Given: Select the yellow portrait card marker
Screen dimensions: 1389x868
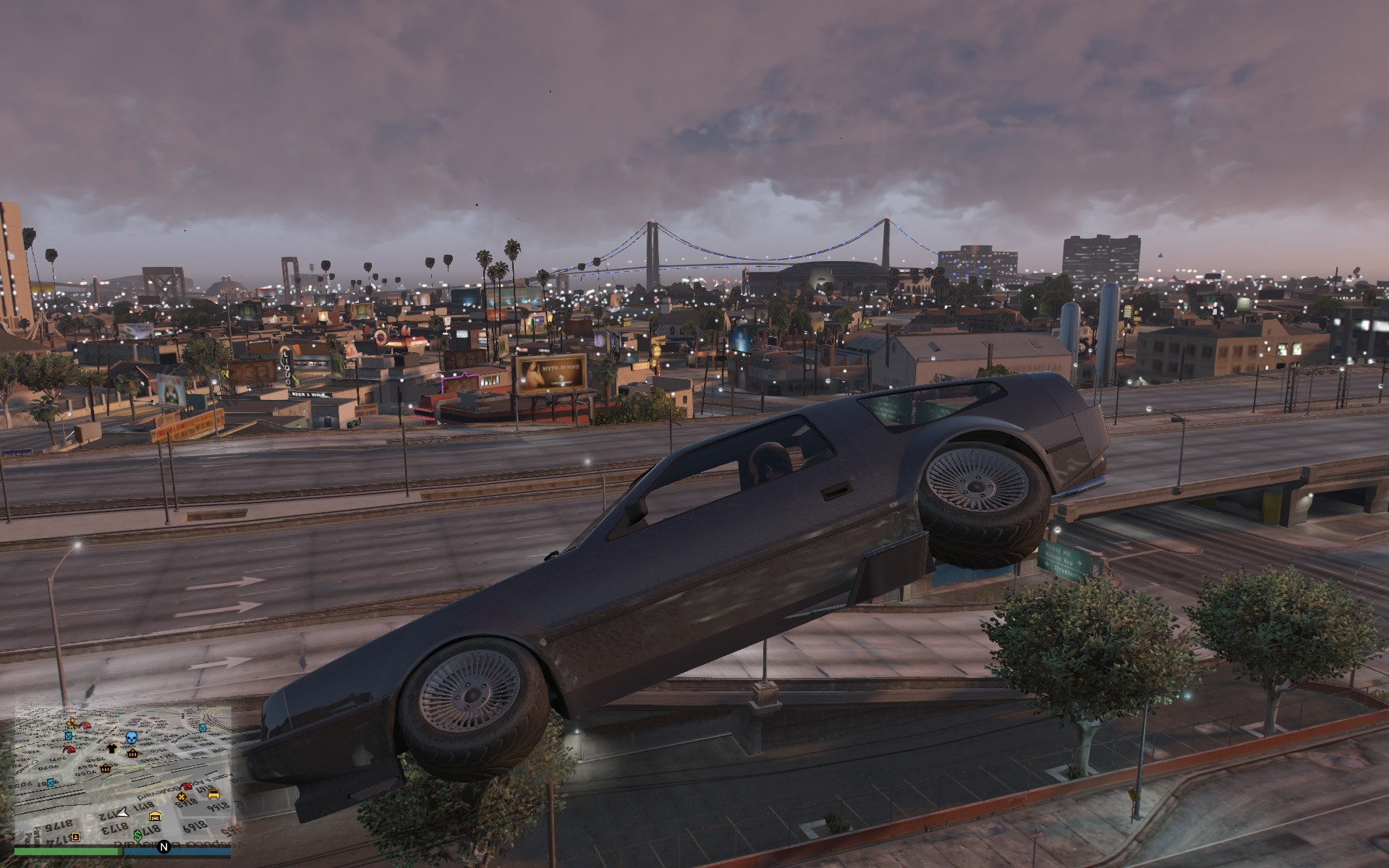Looking at the screenshot, I should 75,837.
